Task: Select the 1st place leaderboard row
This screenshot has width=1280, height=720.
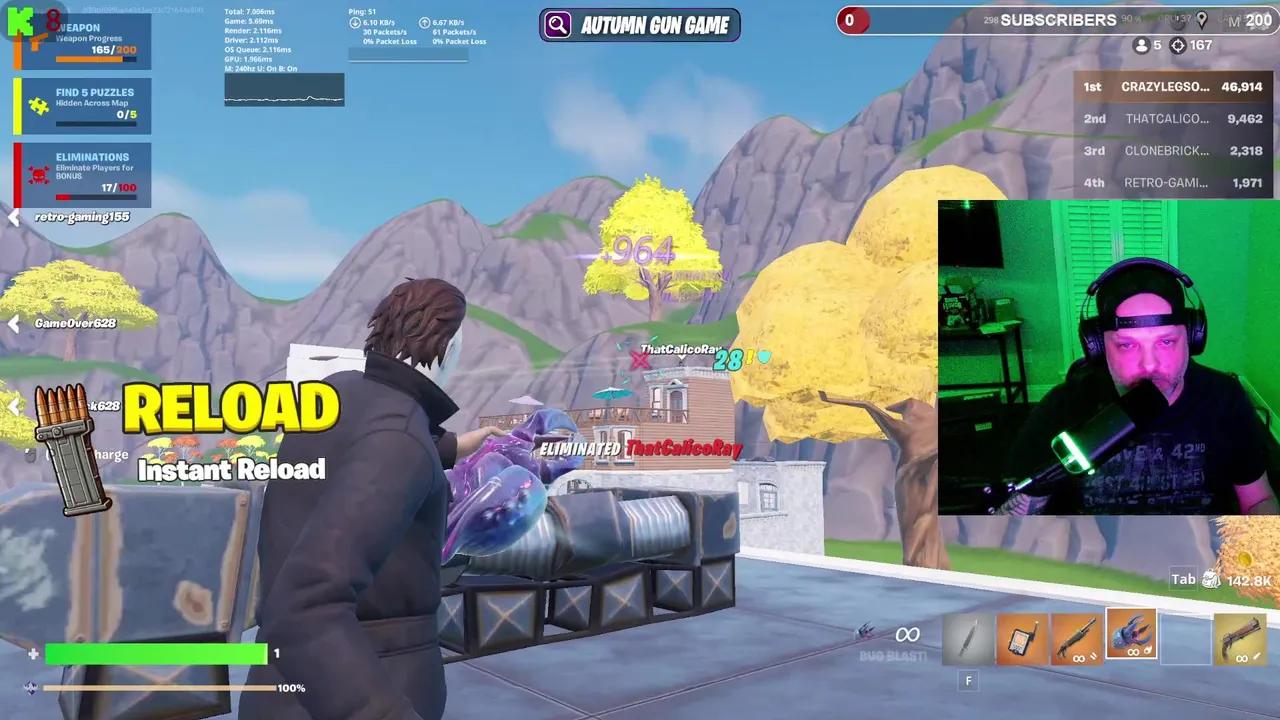Action: click(1177, 87)
